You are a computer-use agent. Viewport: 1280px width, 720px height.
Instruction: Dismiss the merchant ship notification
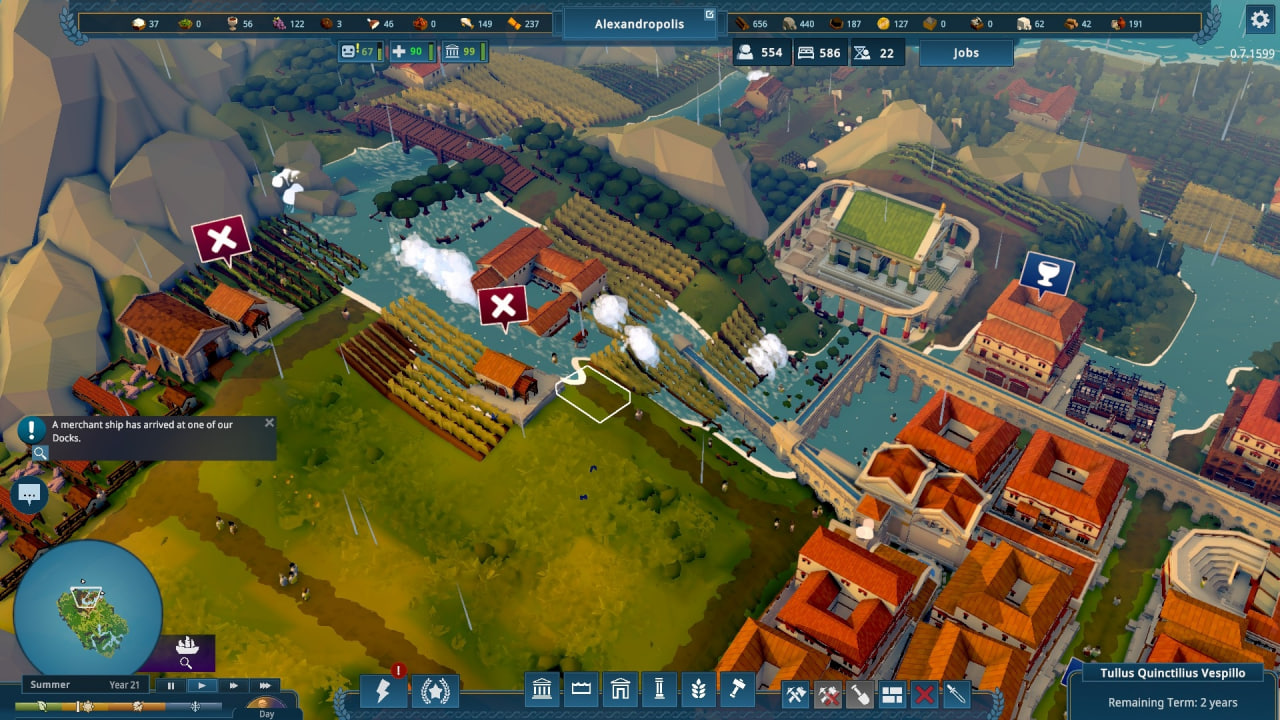269,423
